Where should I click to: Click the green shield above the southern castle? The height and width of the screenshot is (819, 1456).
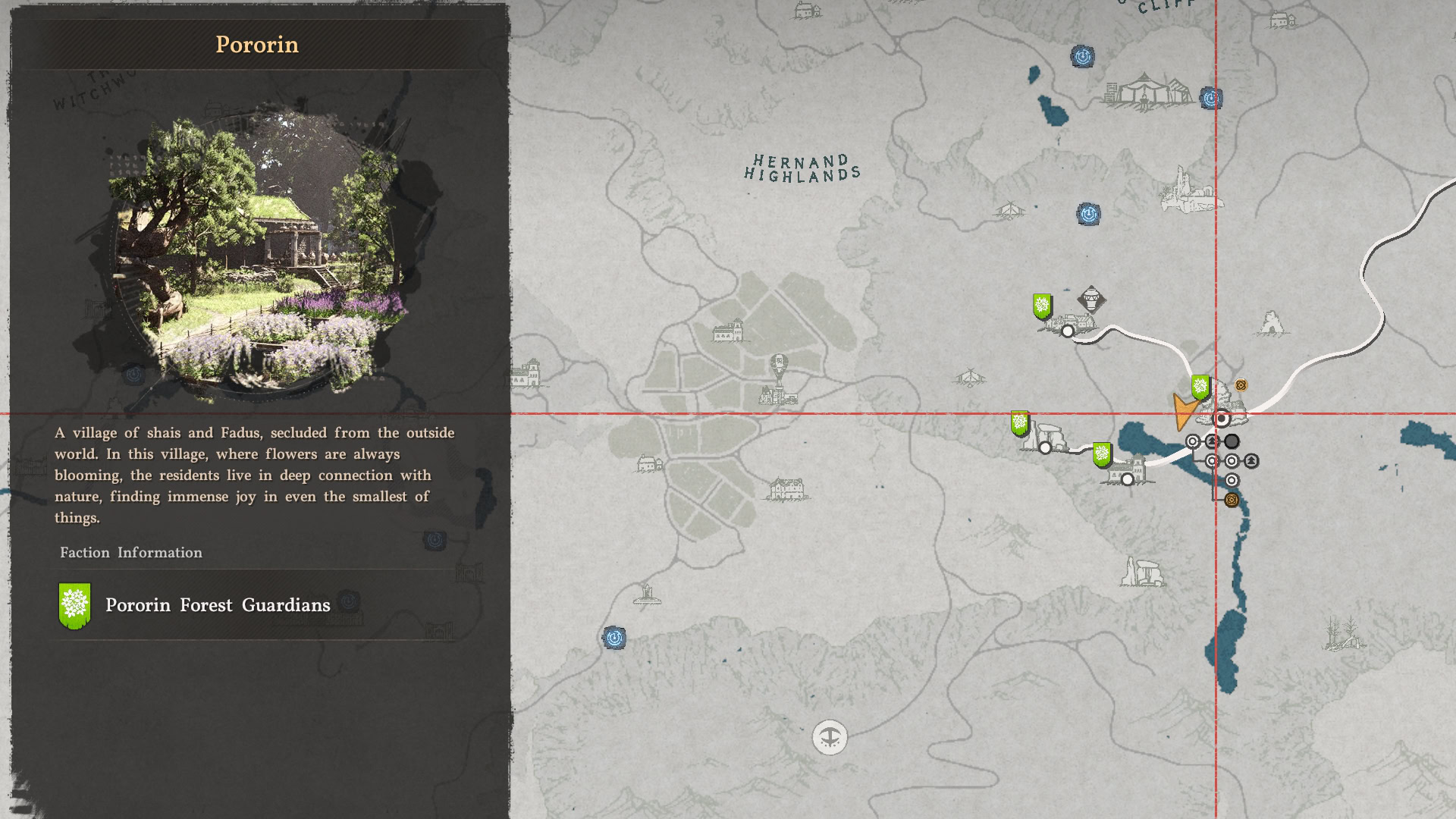[x=1102, y=455]
